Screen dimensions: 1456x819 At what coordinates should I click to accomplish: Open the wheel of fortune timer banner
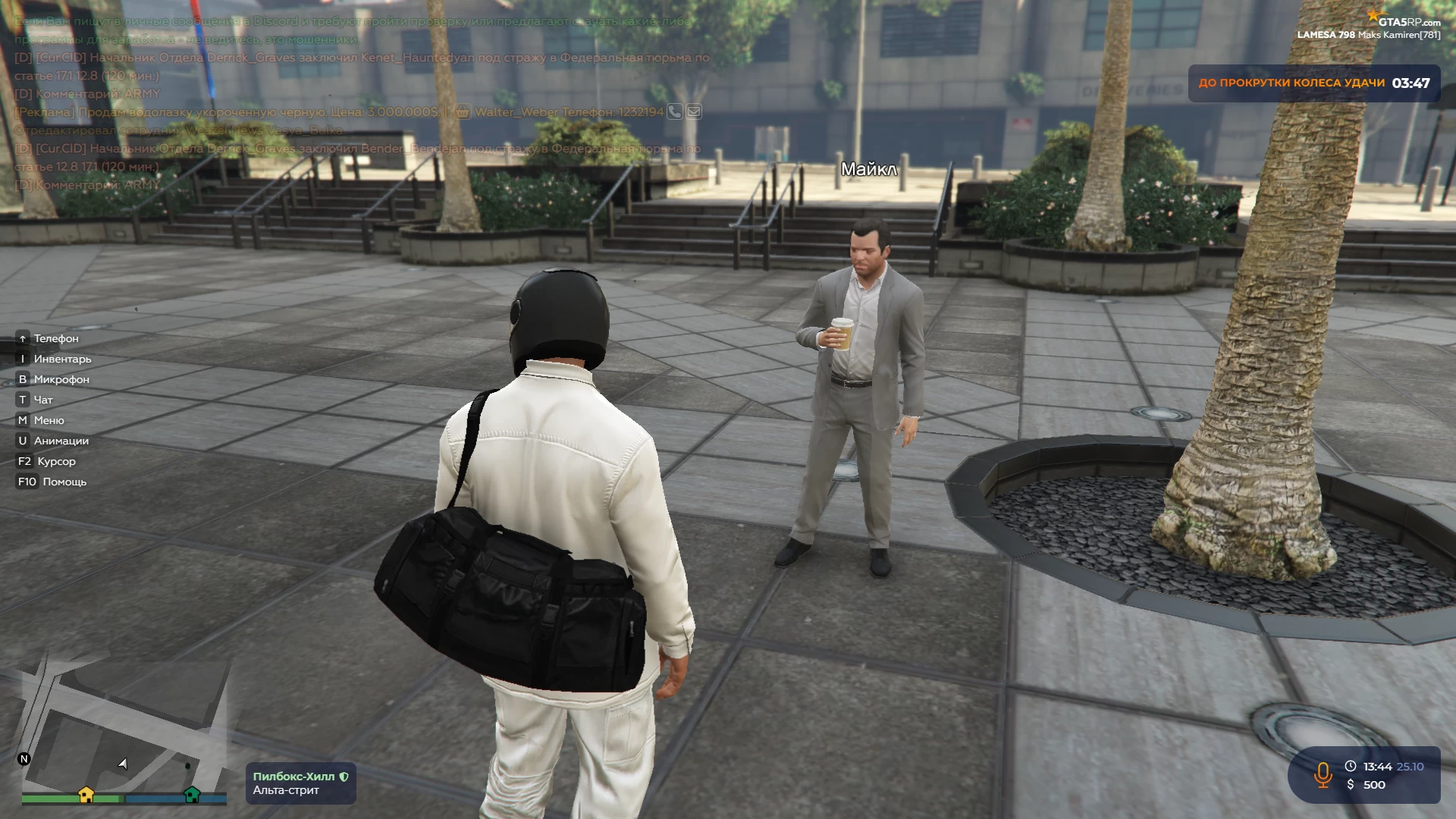point(1313,83)
